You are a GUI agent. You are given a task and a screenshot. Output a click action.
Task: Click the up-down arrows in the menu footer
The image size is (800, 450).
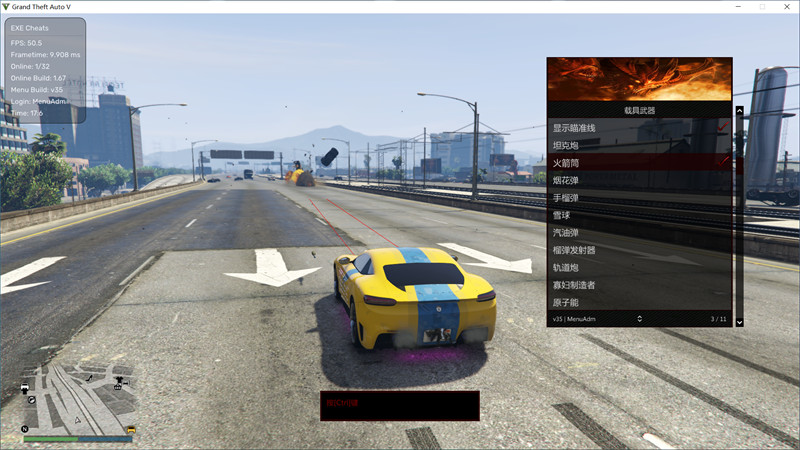pyautogui.click(x=639, y=319)
